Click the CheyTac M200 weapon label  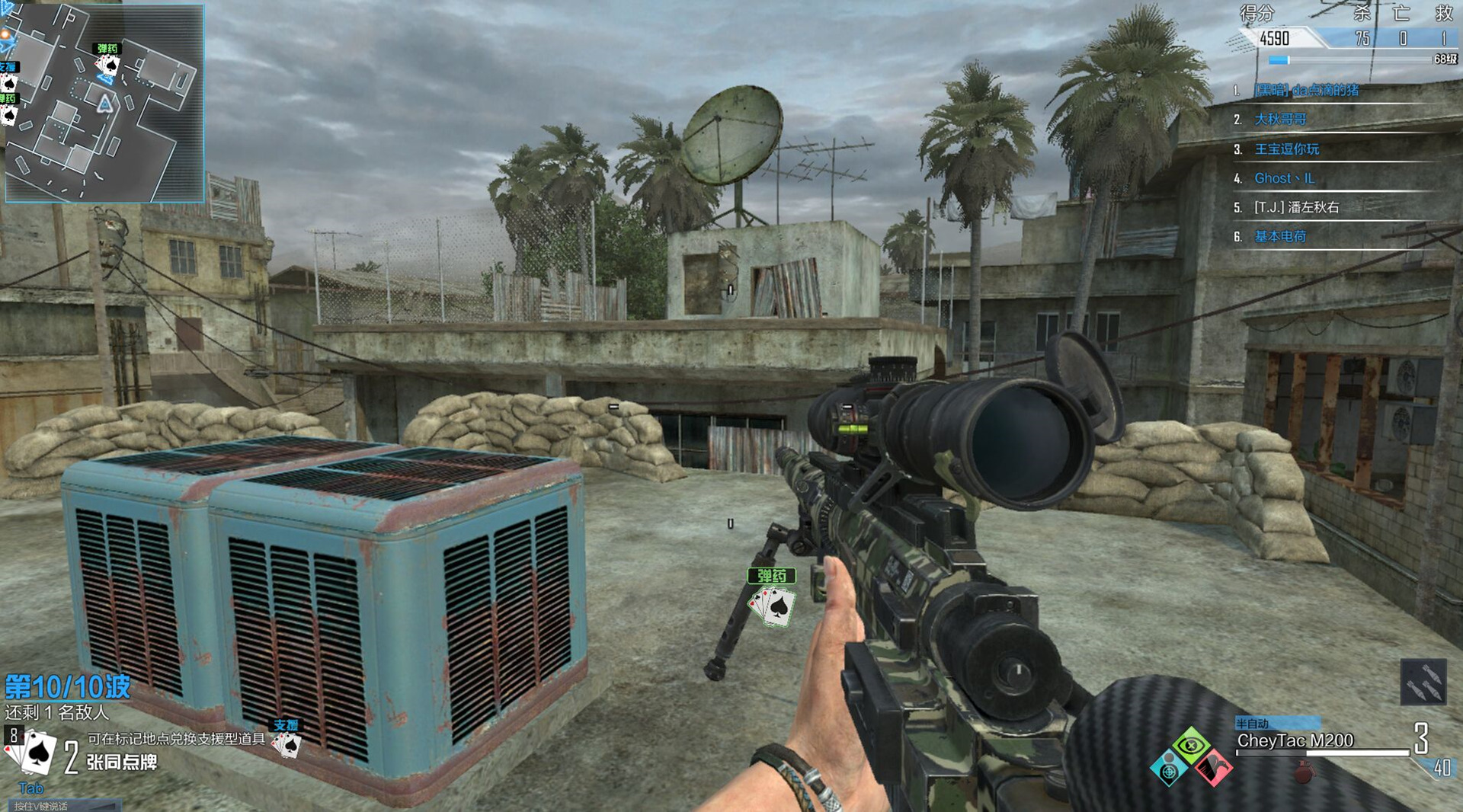[x=1295, y=740]
